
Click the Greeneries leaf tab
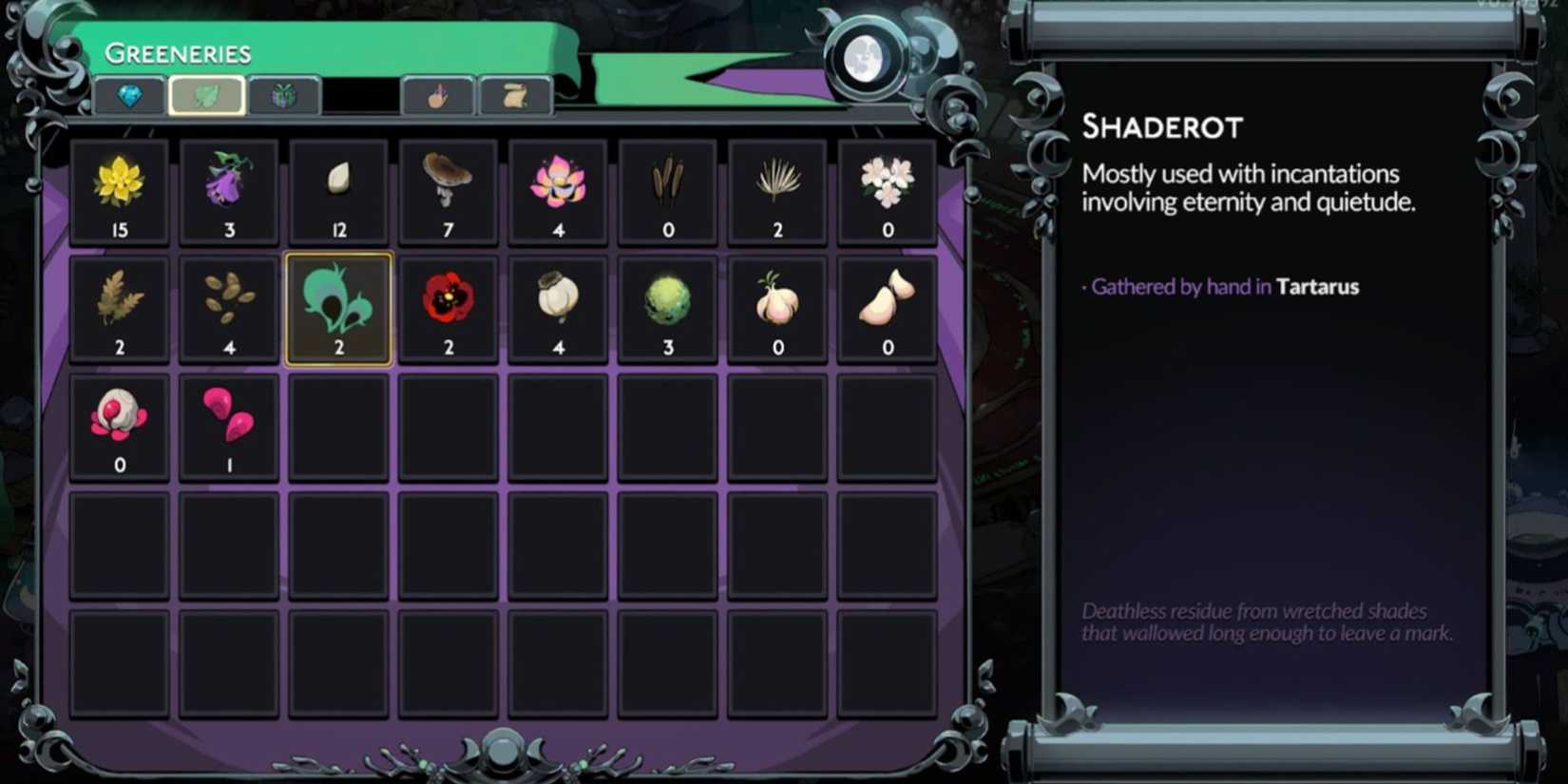207,95
